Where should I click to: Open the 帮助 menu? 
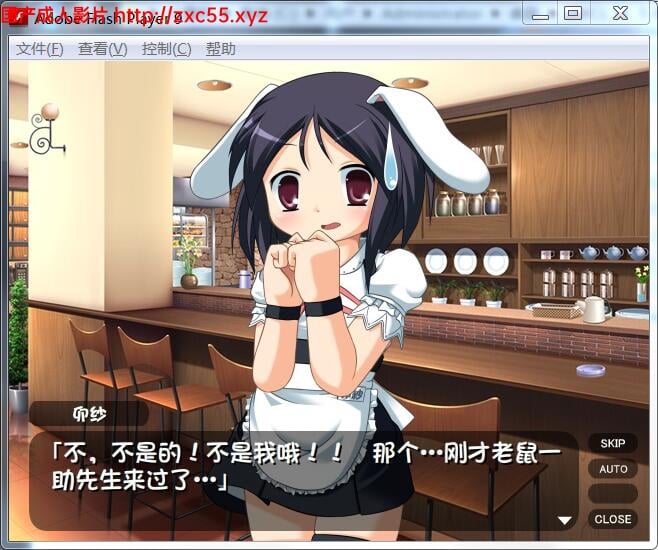(221, 49)
